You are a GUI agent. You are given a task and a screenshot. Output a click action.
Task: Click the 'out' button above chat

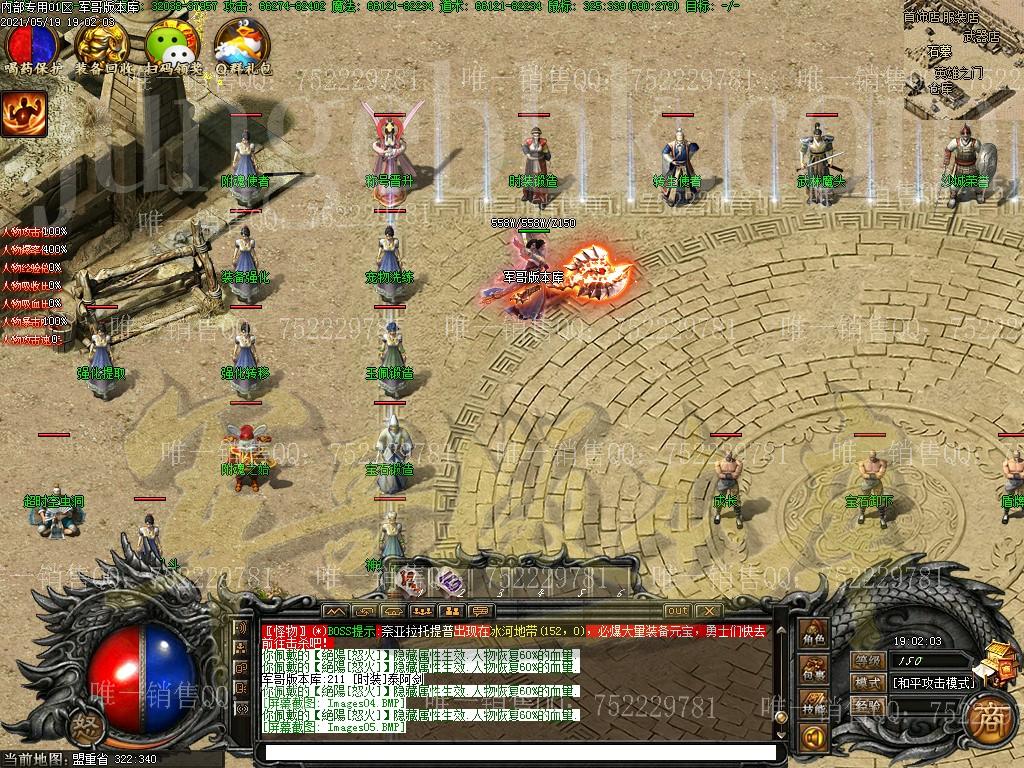[677, 610]
